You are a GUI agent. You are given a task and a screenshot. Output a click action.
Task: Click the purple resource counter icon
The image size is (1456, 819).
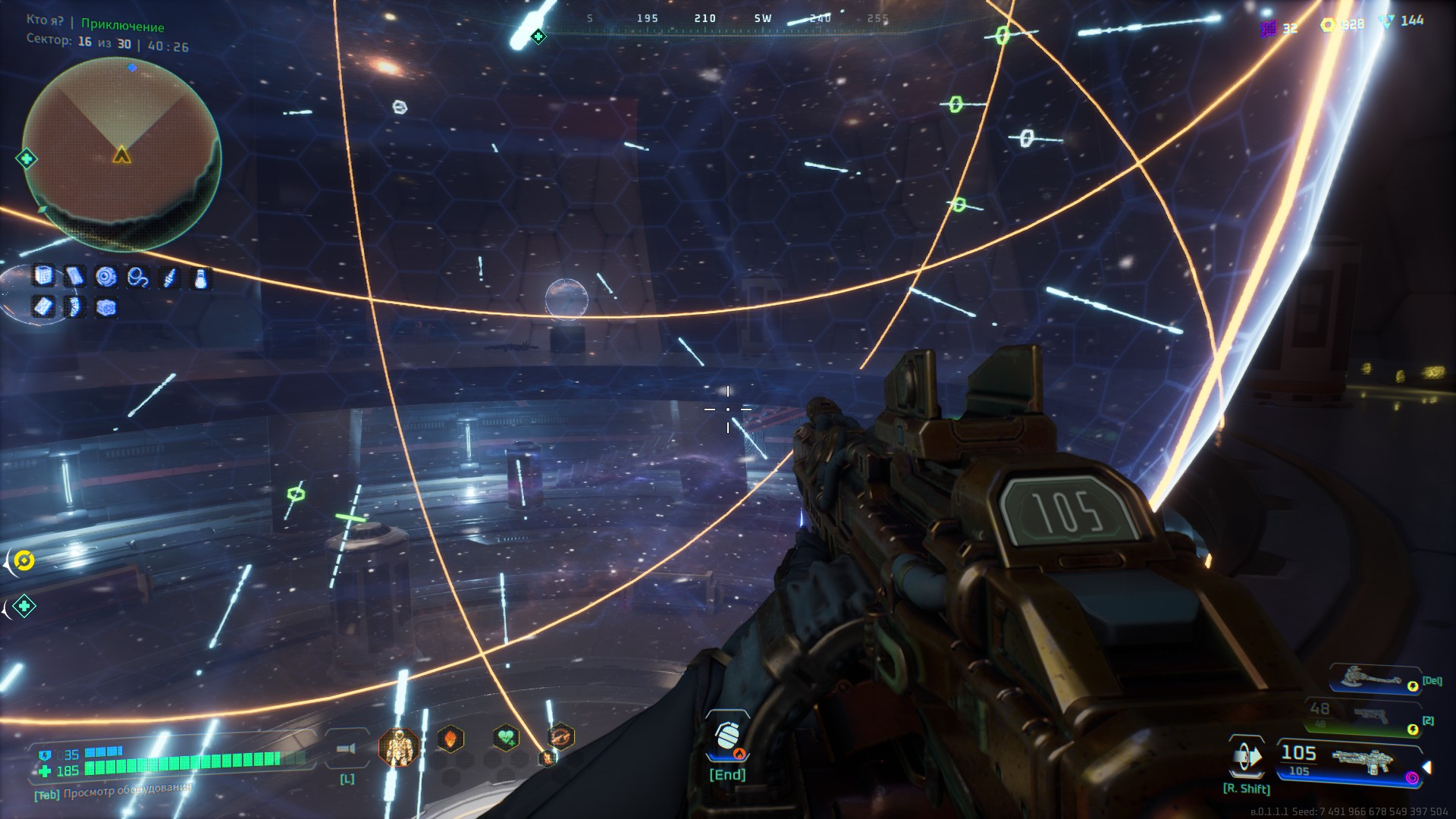(1269, 28)
